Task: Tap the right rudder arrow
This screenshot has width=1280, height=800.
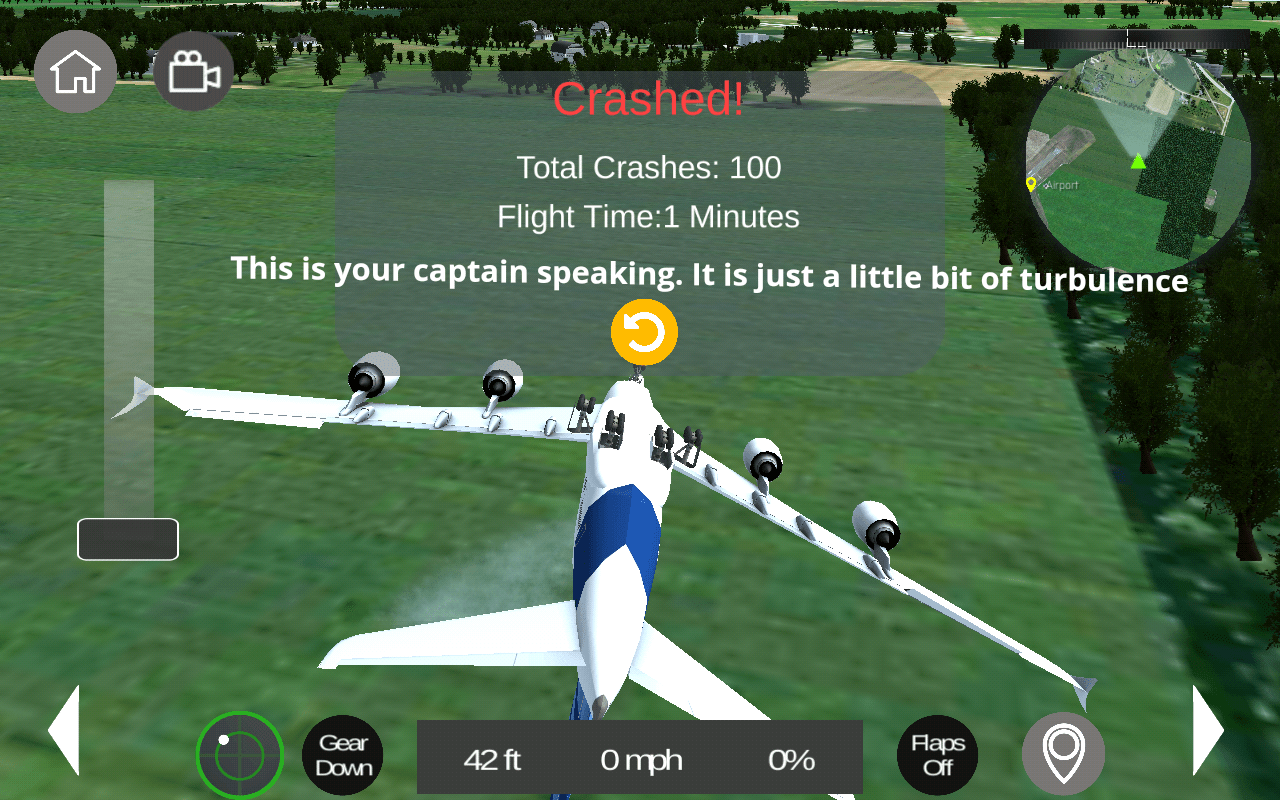Action: click(x=1207, y=730)
